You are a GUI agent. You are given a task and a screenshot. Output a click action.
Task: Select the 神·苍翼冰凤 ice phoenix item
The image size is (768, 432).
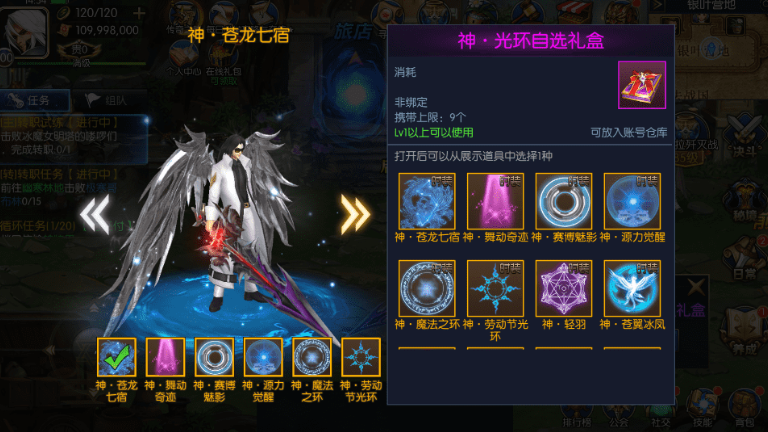pos(633,288)
